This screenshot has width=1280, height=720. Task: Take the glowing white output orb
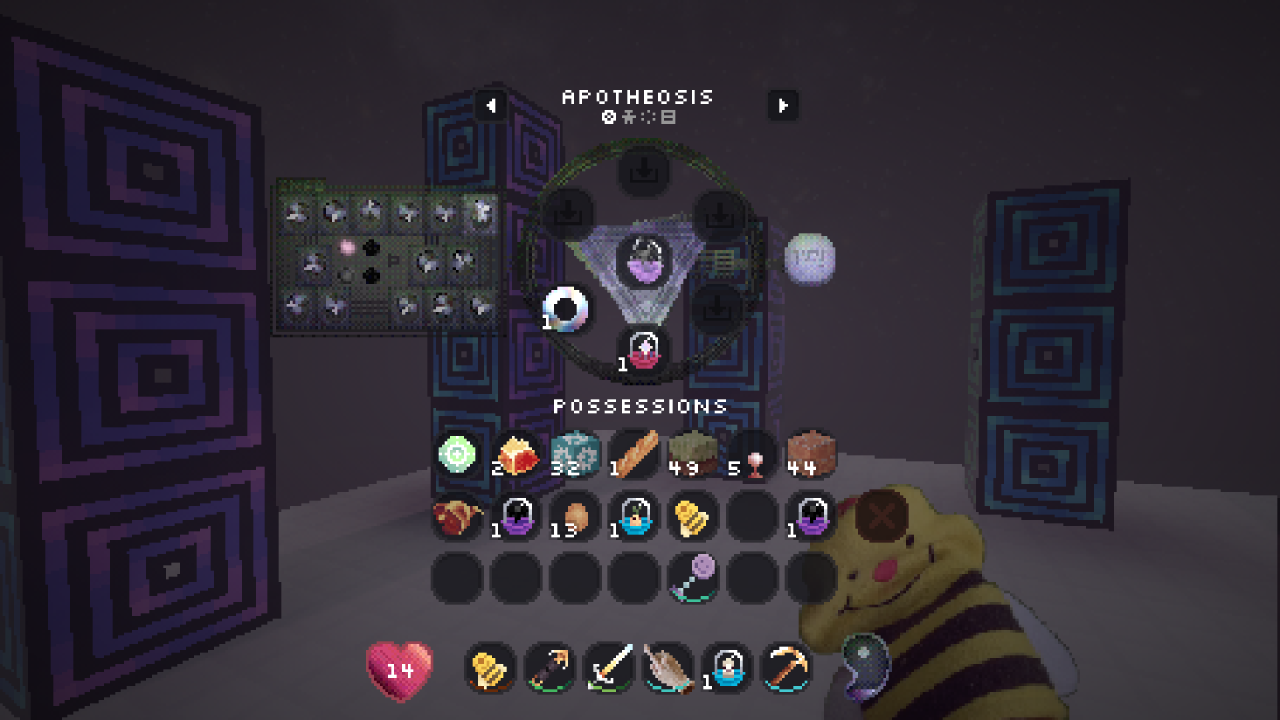click(x=809, y=258)
